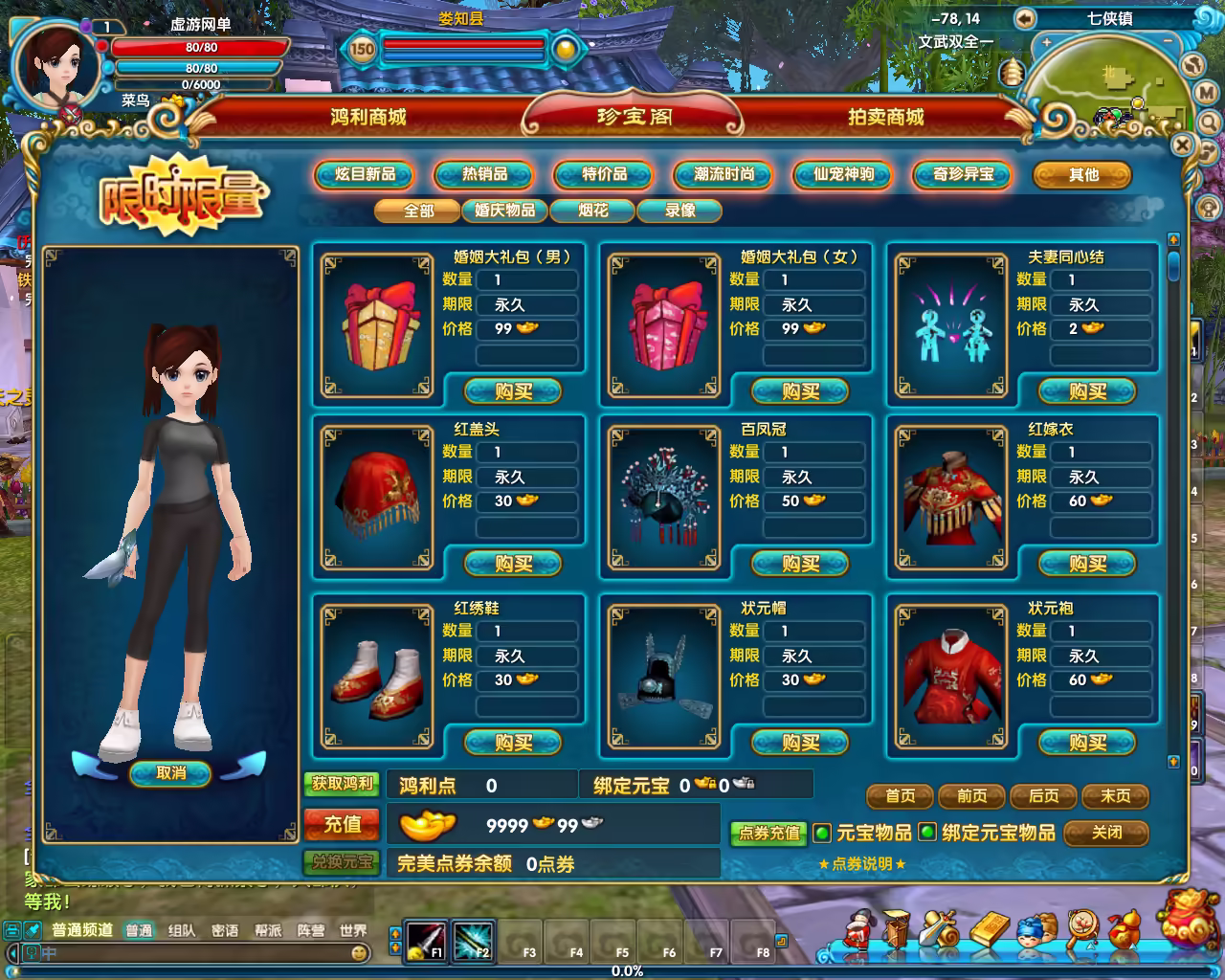Select the 世界 chat channel tab

tap(353, 930)
